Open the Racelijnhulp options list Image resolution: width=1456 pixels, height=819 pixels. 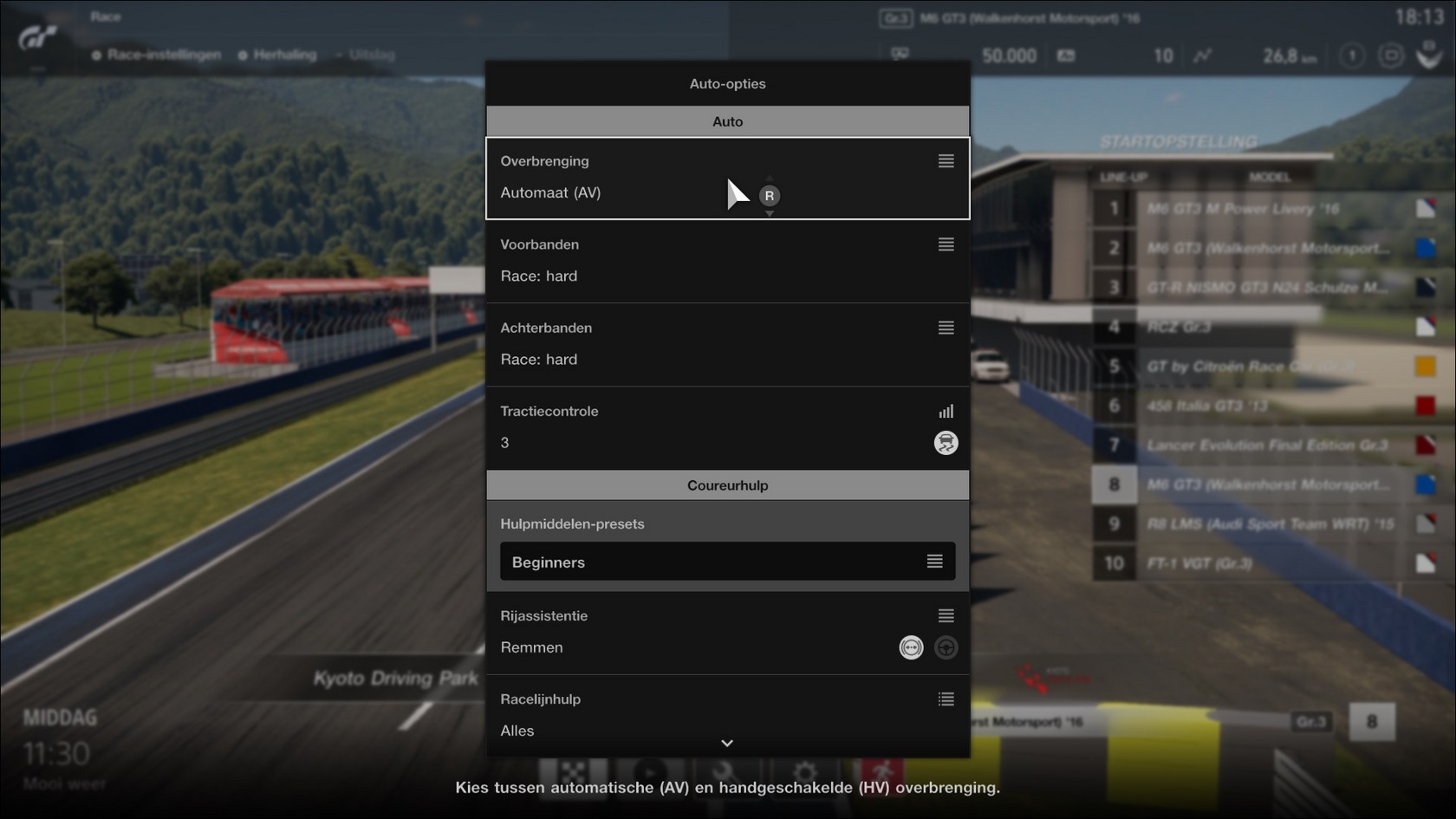(x=946, y=699)
